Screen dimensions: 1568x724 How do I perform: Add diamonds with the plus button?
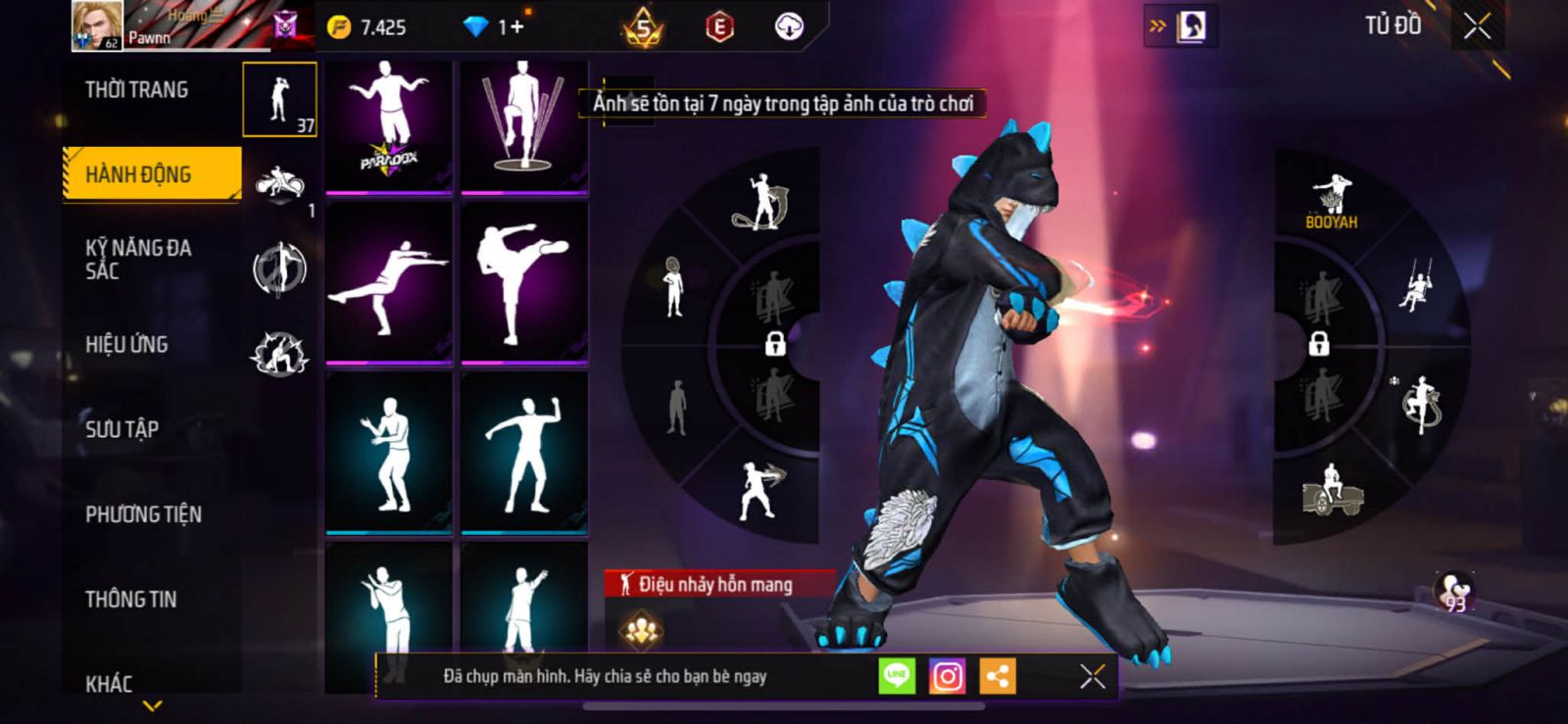tap(515, 27)
